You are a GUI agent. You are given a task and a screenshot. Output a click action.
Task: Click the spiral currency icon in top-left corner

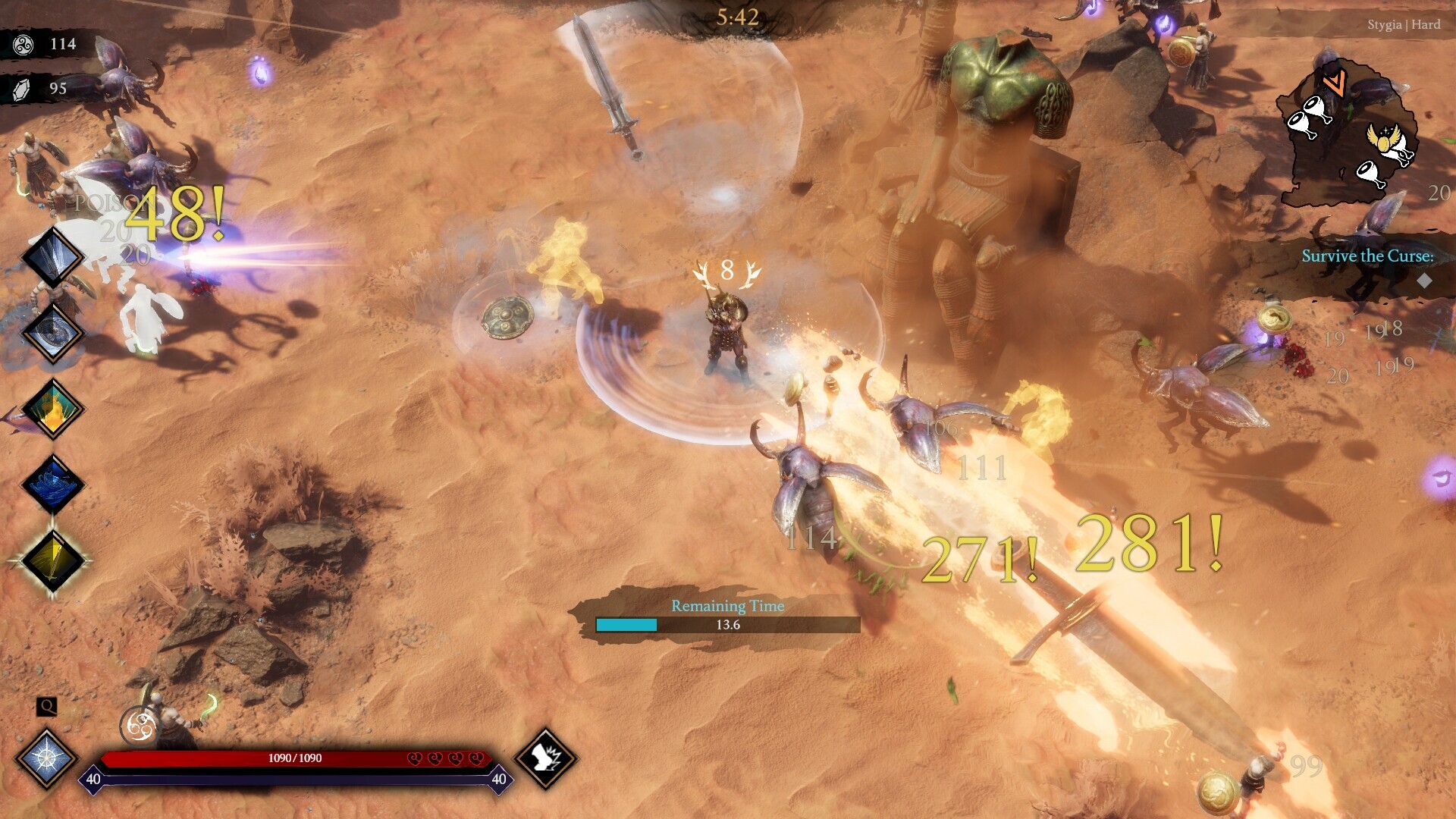(24, 45)
